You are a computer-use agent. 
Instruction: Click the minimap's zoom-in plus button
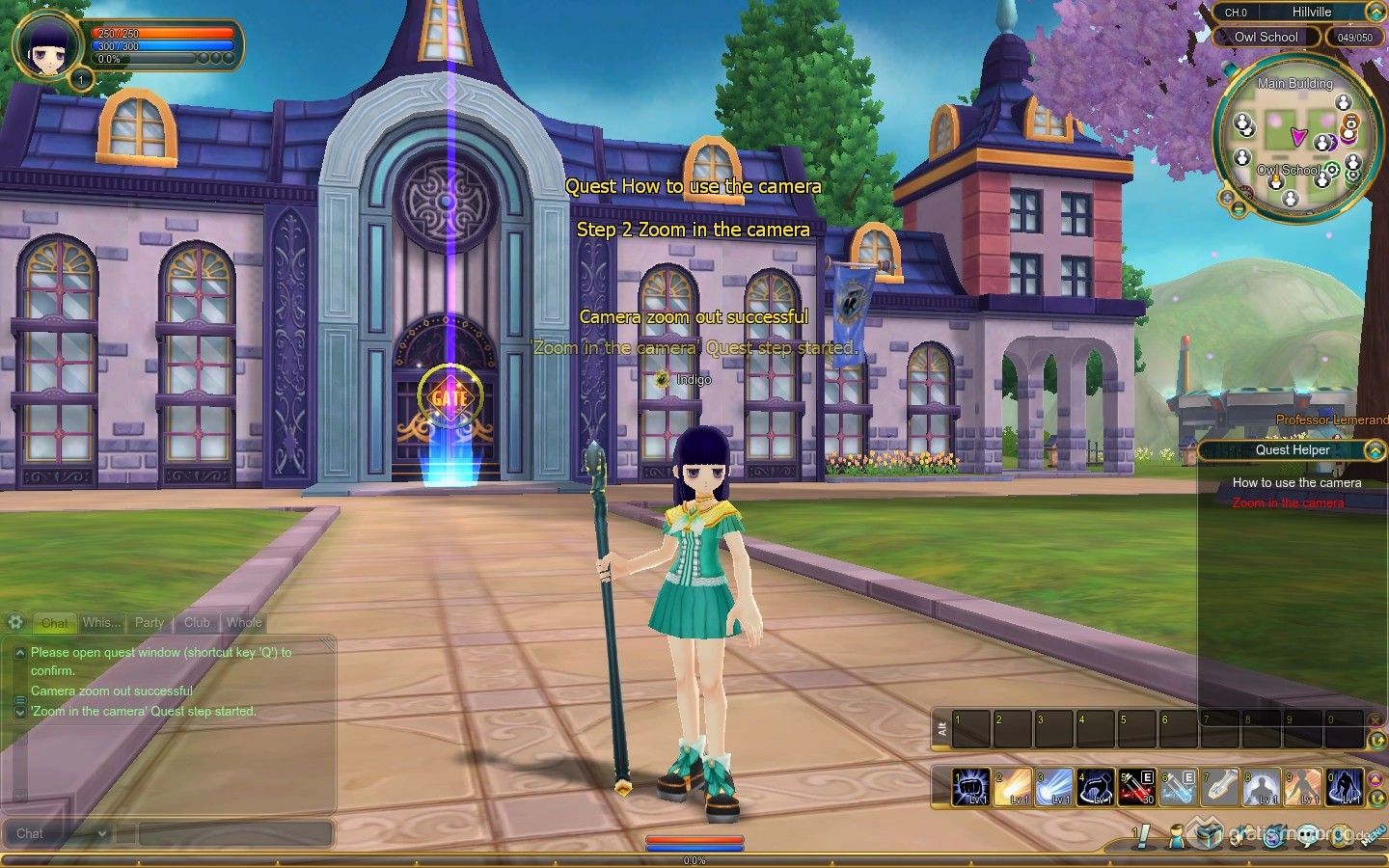tap(1227, 197)
